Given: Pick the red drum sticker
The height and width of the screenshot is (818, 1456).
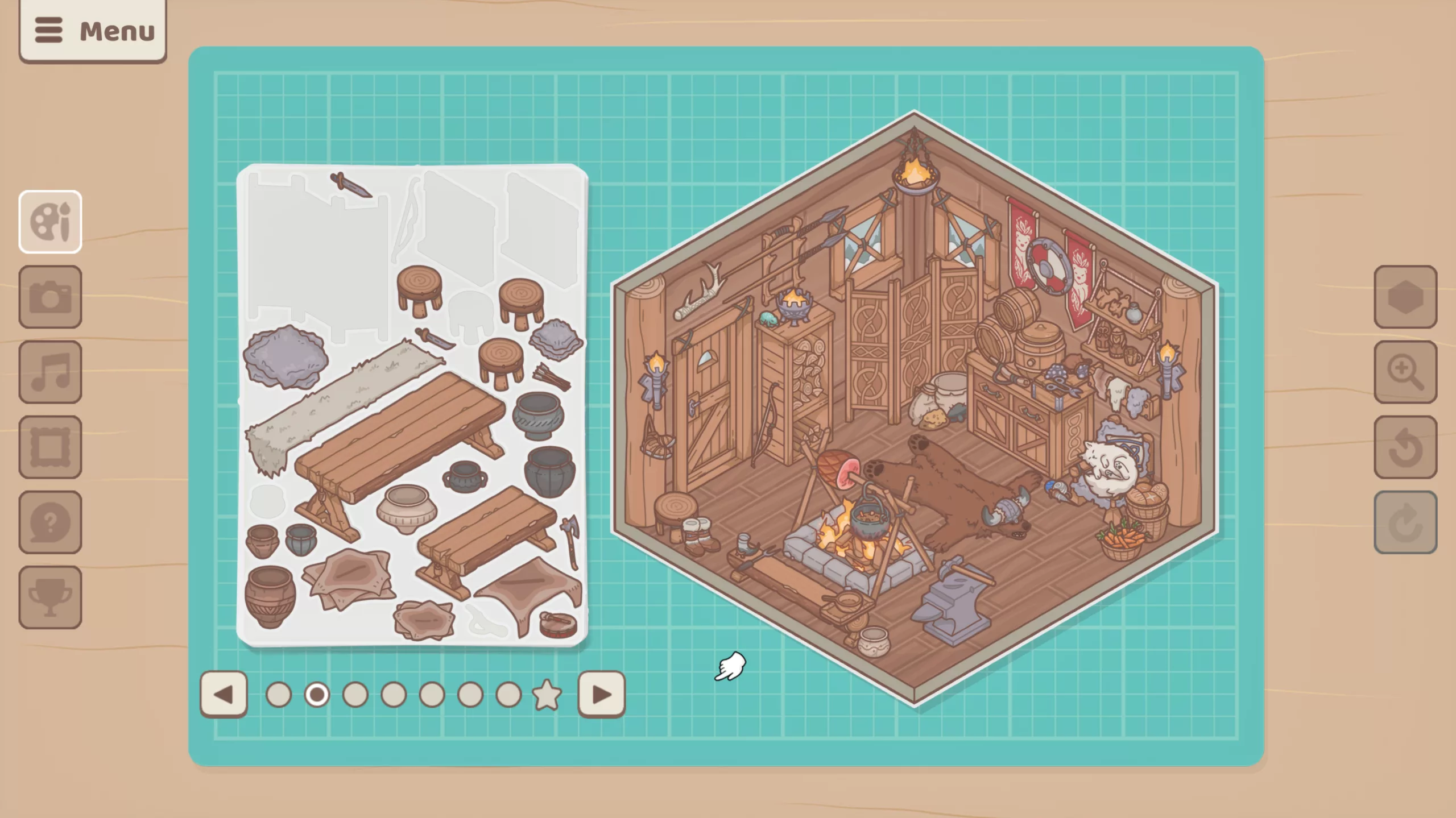Looking at the screenshot, I should [558, 624].
